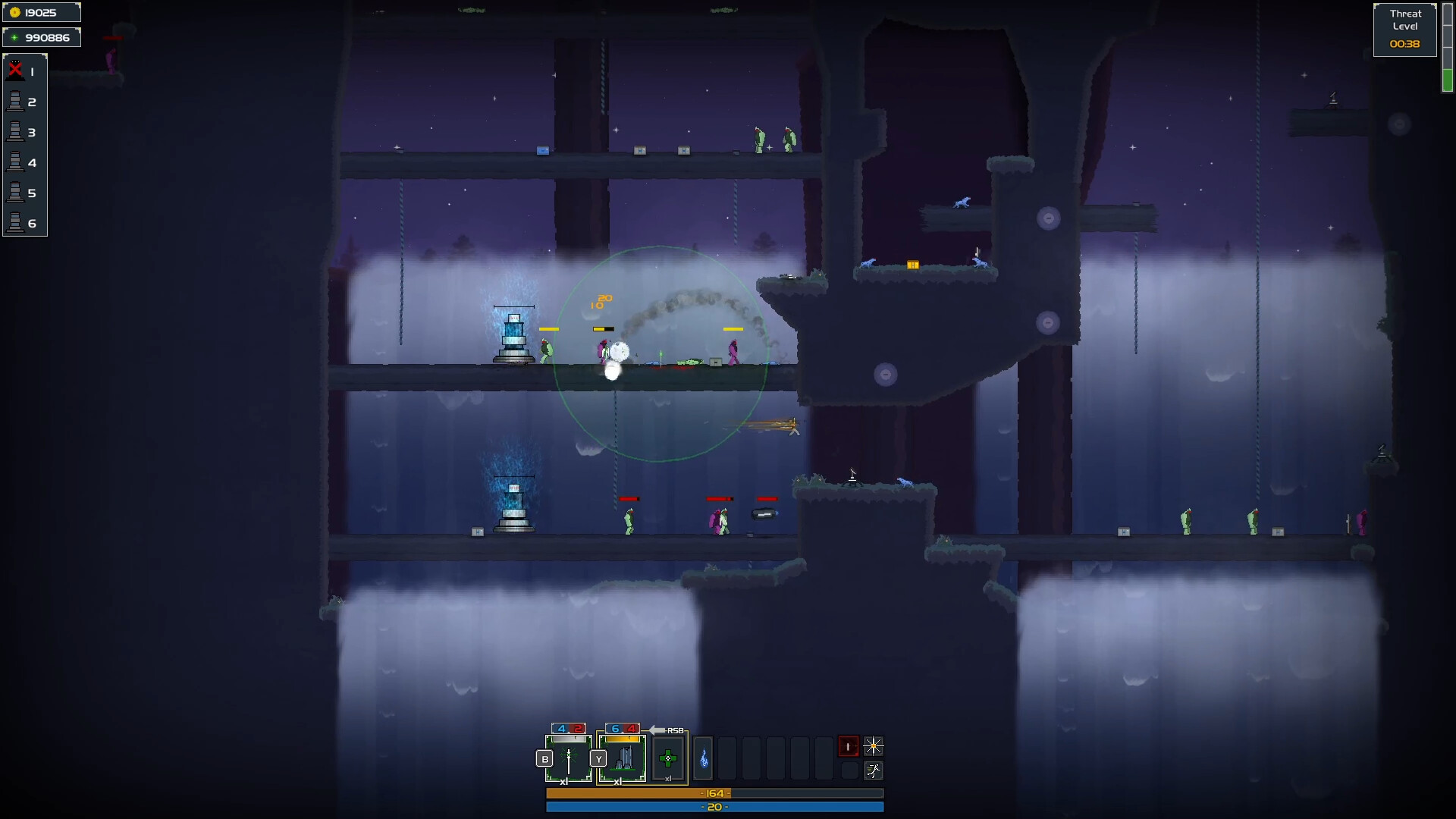Screen dimensions: 1456x819
Task: Select tower slot 5 in the sidebar
Action: [15, 193]
